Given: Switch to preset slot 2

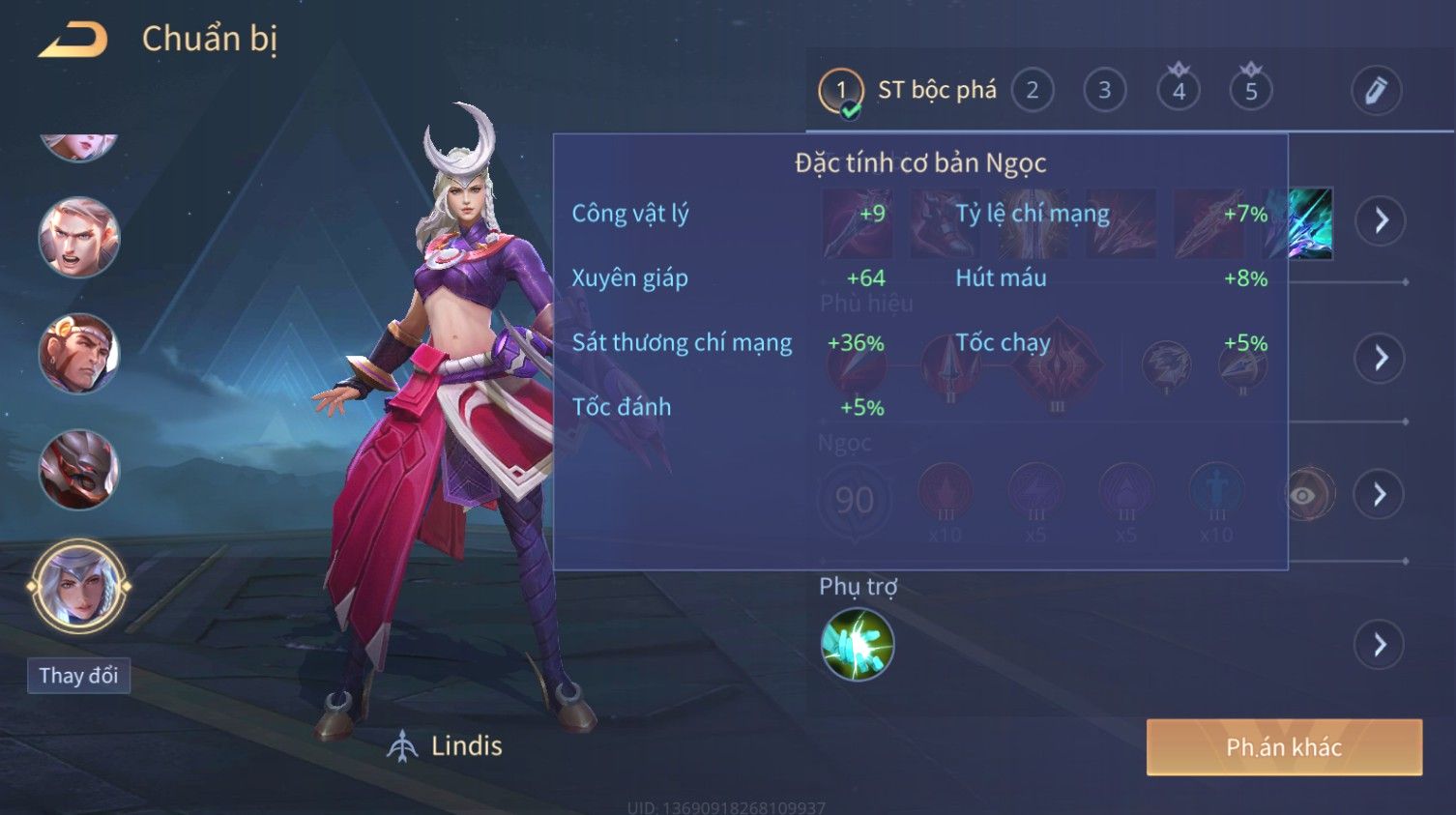Looking at the screenshot, I should click(x=1032, y=91).
